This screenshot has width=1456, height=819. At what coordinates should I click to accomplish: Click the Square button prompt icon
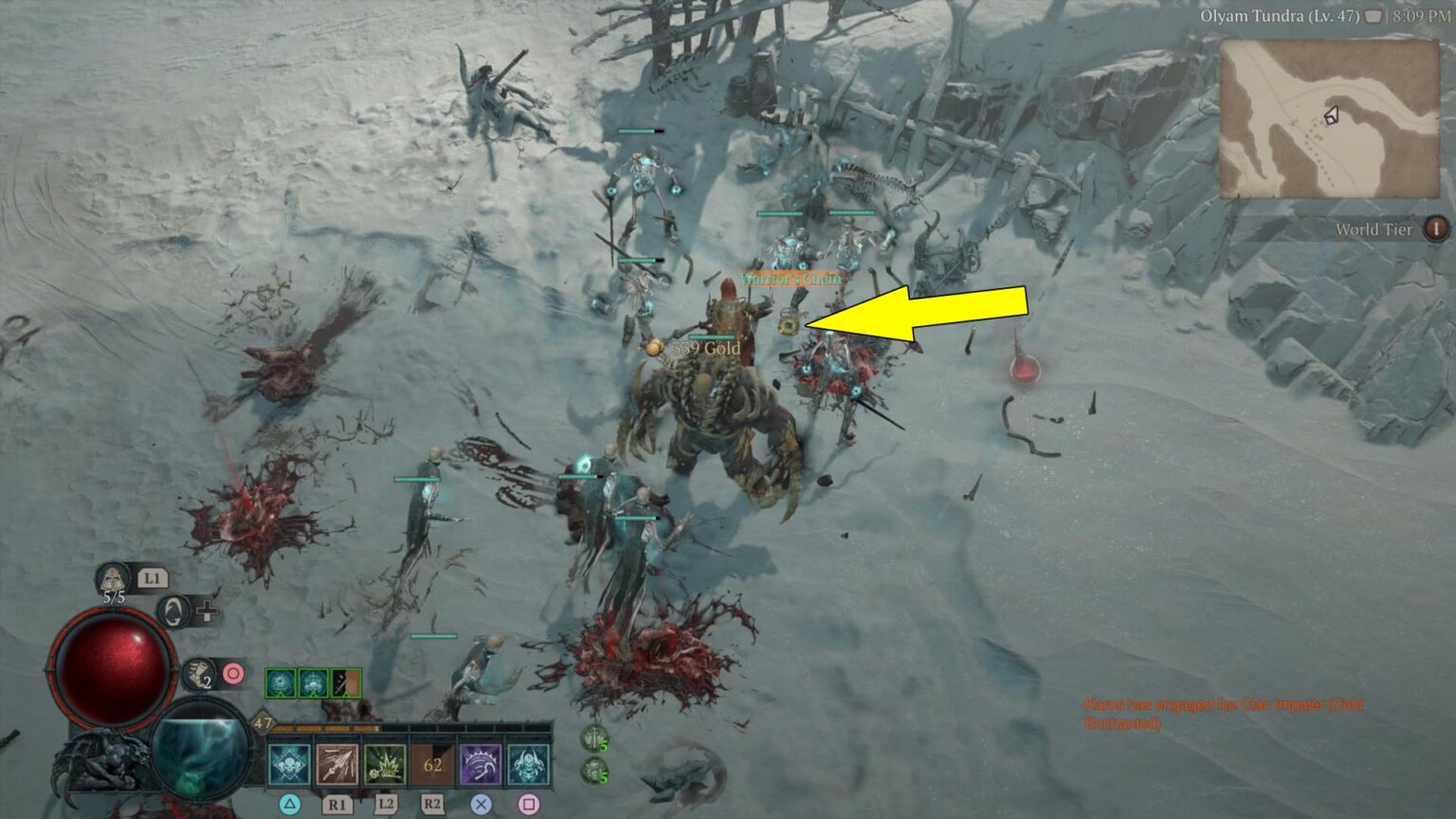(x=529, y=804)
